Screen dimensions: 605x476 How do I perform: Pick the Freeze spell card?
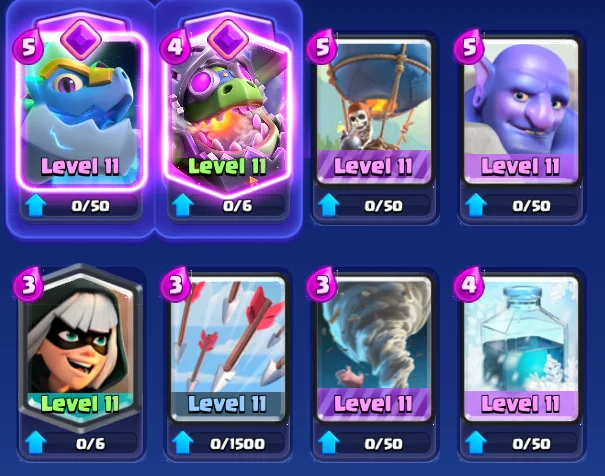(518, 345)
